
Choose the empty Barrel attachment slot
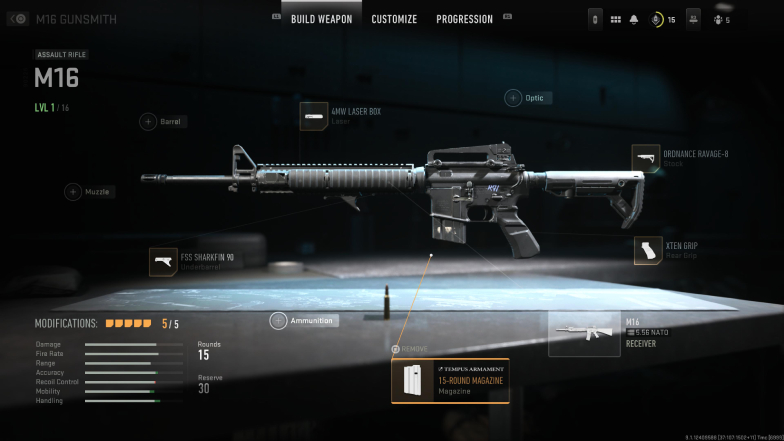pyautogui.click(x=149, y=122)
